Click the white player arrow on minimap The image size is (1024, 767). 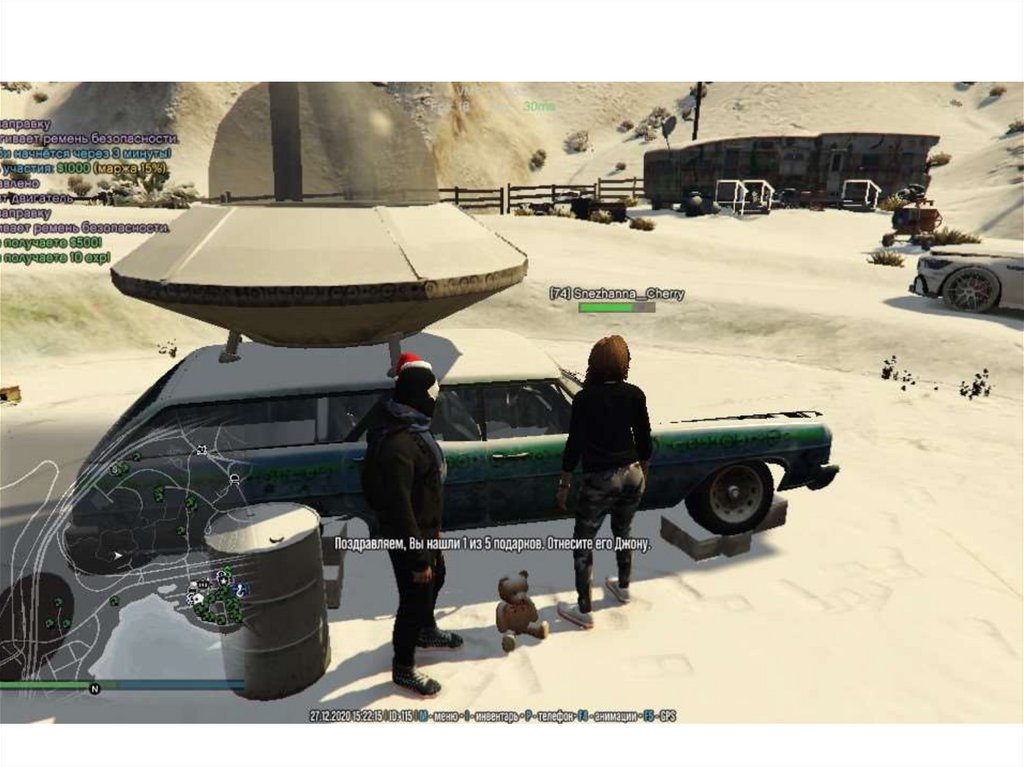pos(119,554)
